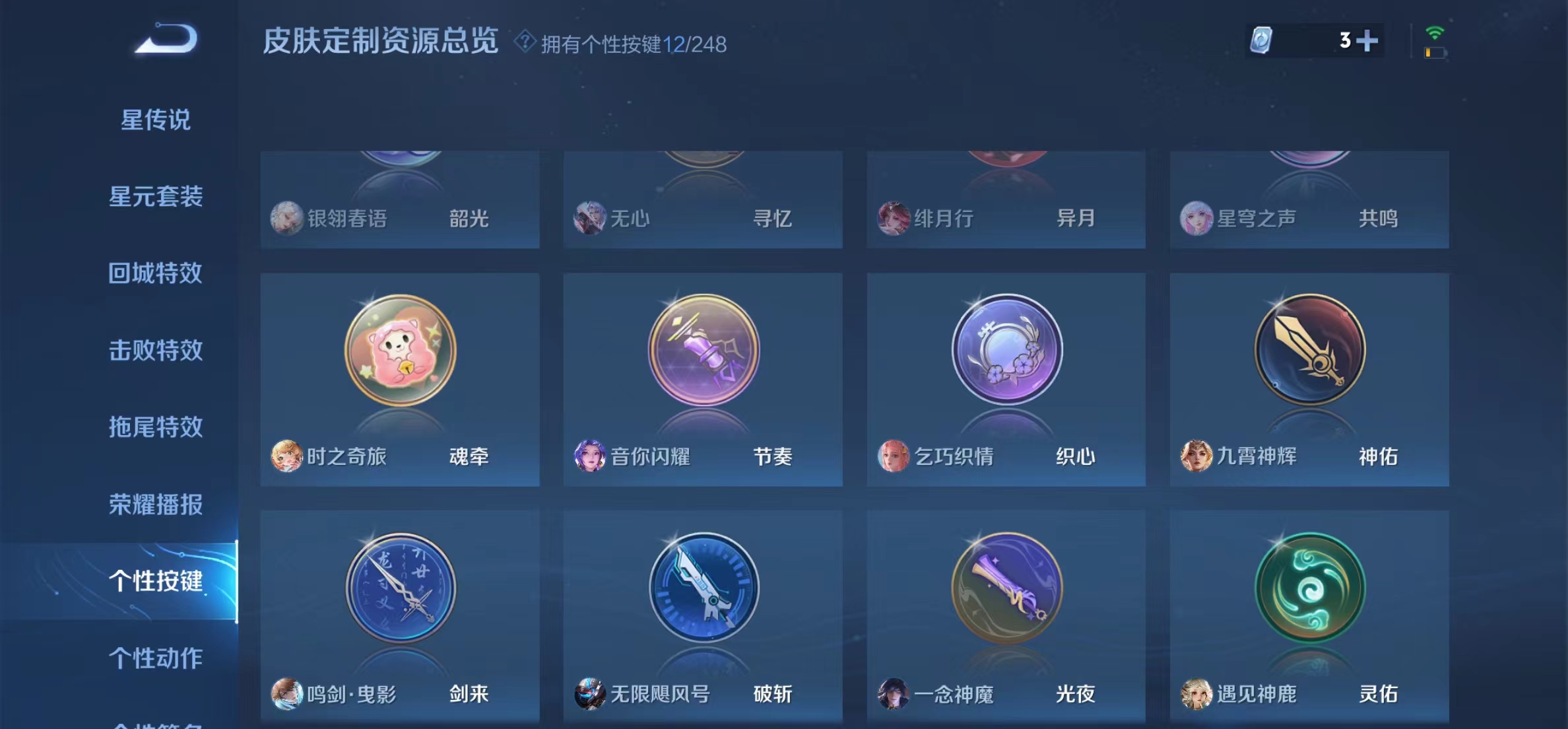This screenshot has height=729, width=1568.
Task: Open the help tooltip beside the title
Action: (x=525, y=42)
